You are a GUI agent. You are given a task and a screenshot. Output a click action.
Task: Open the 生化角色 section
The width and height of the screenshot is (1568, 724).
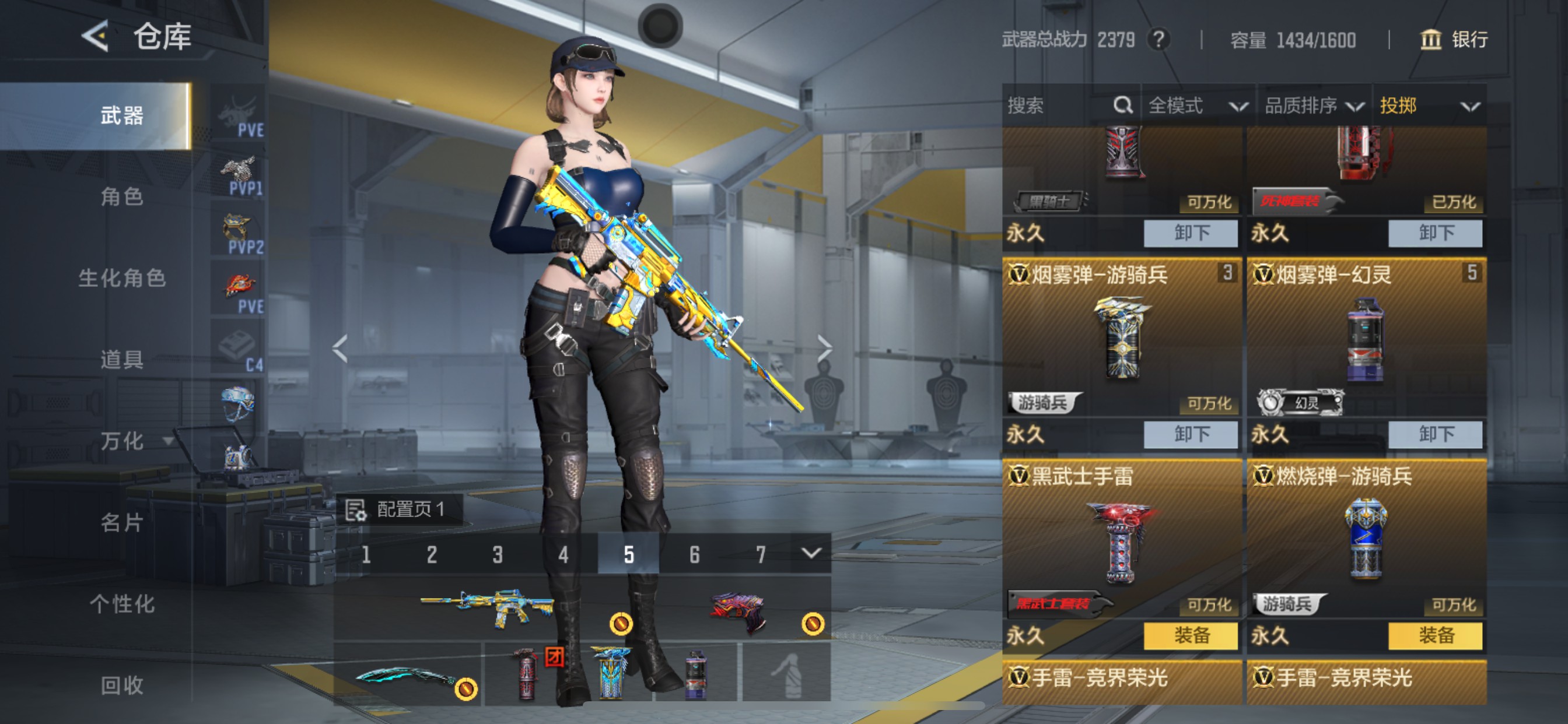(x=122, y=278)
